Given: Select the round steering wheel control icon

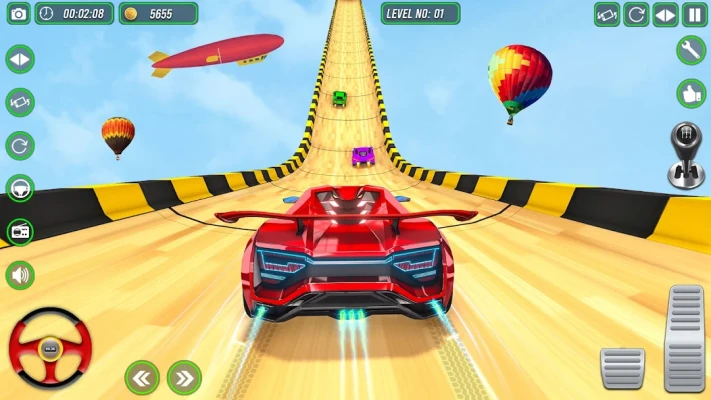Looking at the screenshot, I should tap(20, 189).
